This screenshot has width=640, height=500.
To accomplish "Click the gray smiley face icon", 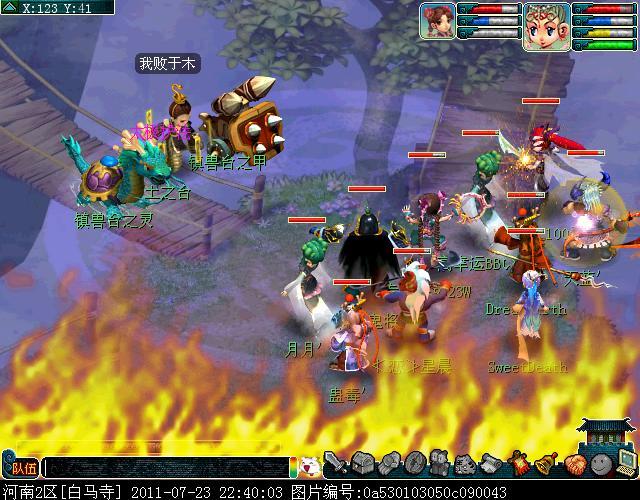I will point(600,464).
